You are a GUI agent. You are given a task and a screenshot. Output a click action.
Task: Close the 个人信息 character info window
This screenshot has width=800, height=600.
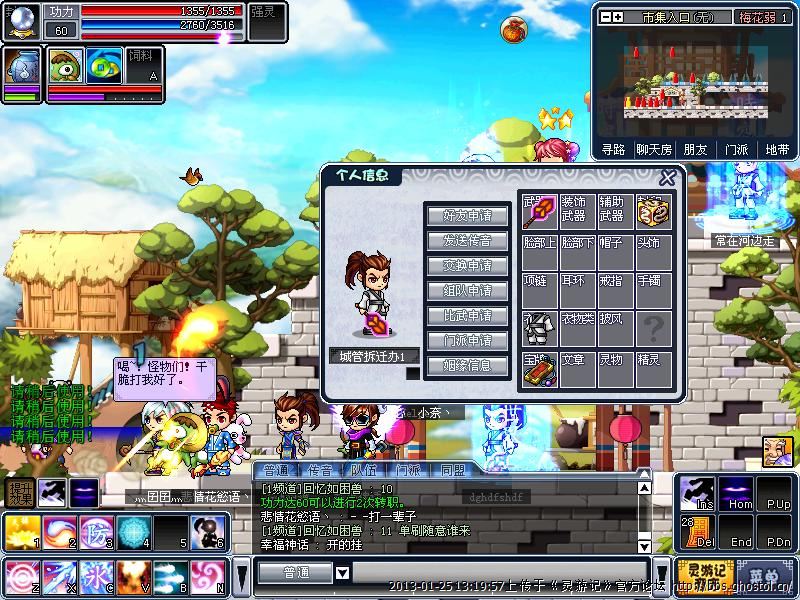667,177
